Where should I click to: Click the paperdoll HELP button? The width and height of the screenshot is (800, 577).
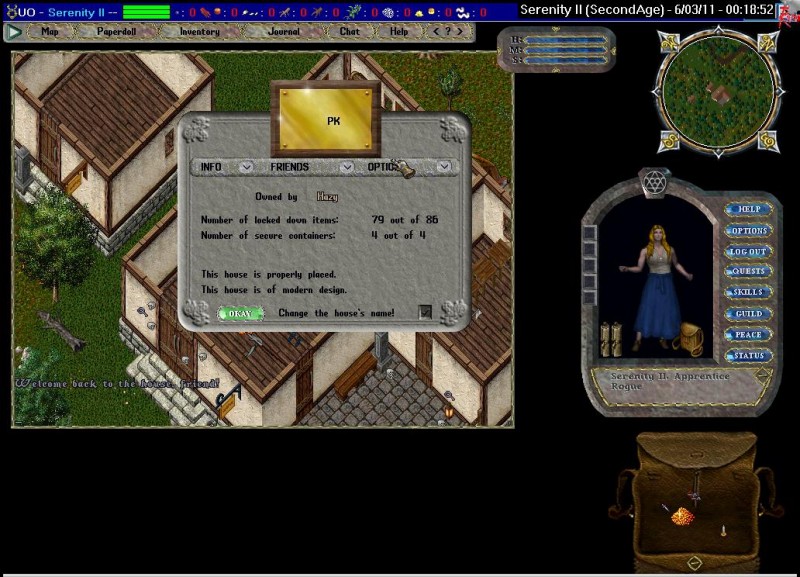748,210
